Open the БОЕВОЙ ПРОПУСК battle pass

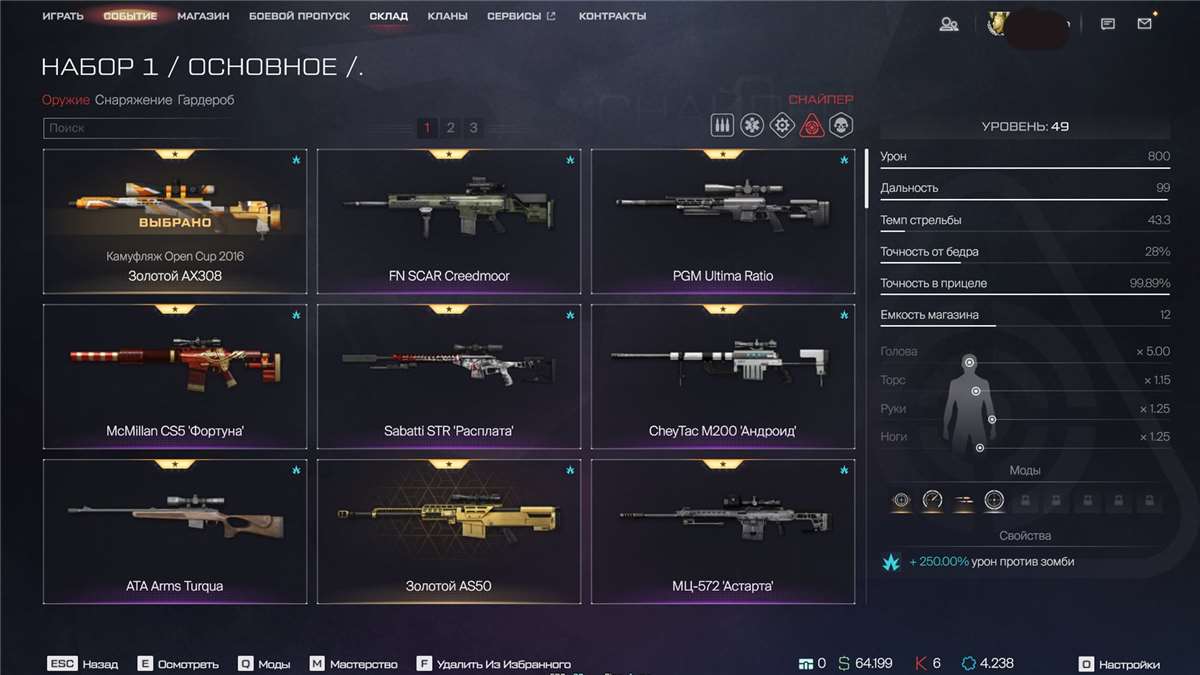pos(299,16)
